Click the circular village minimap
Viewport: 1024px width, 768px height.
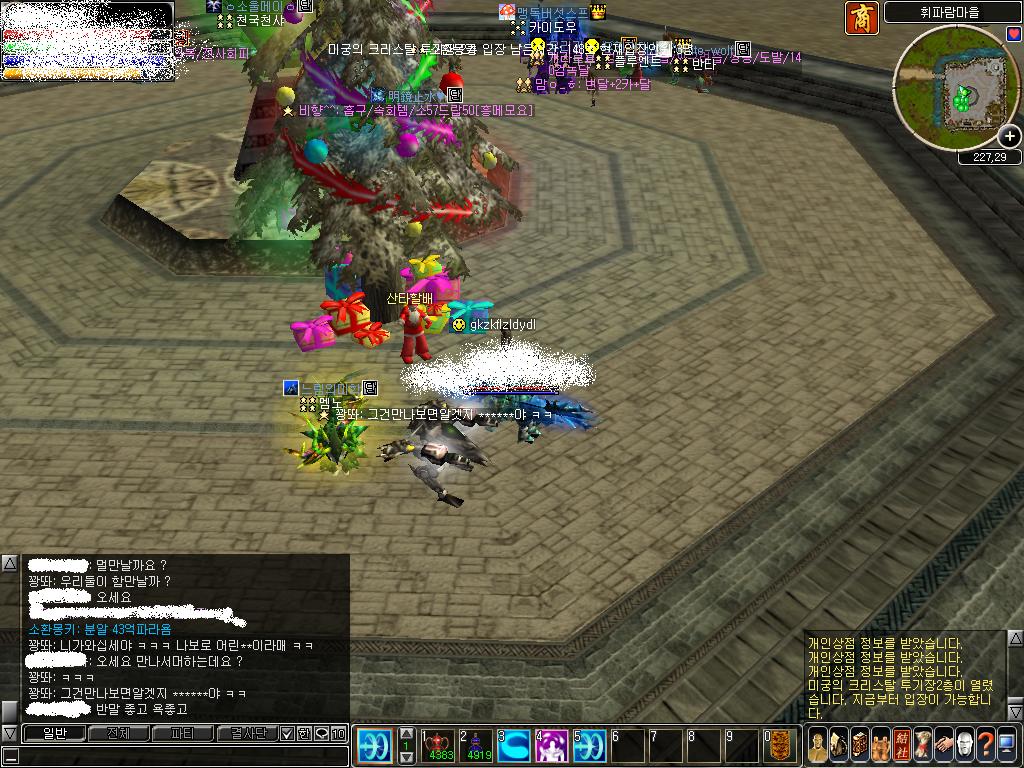coord(955,88)
